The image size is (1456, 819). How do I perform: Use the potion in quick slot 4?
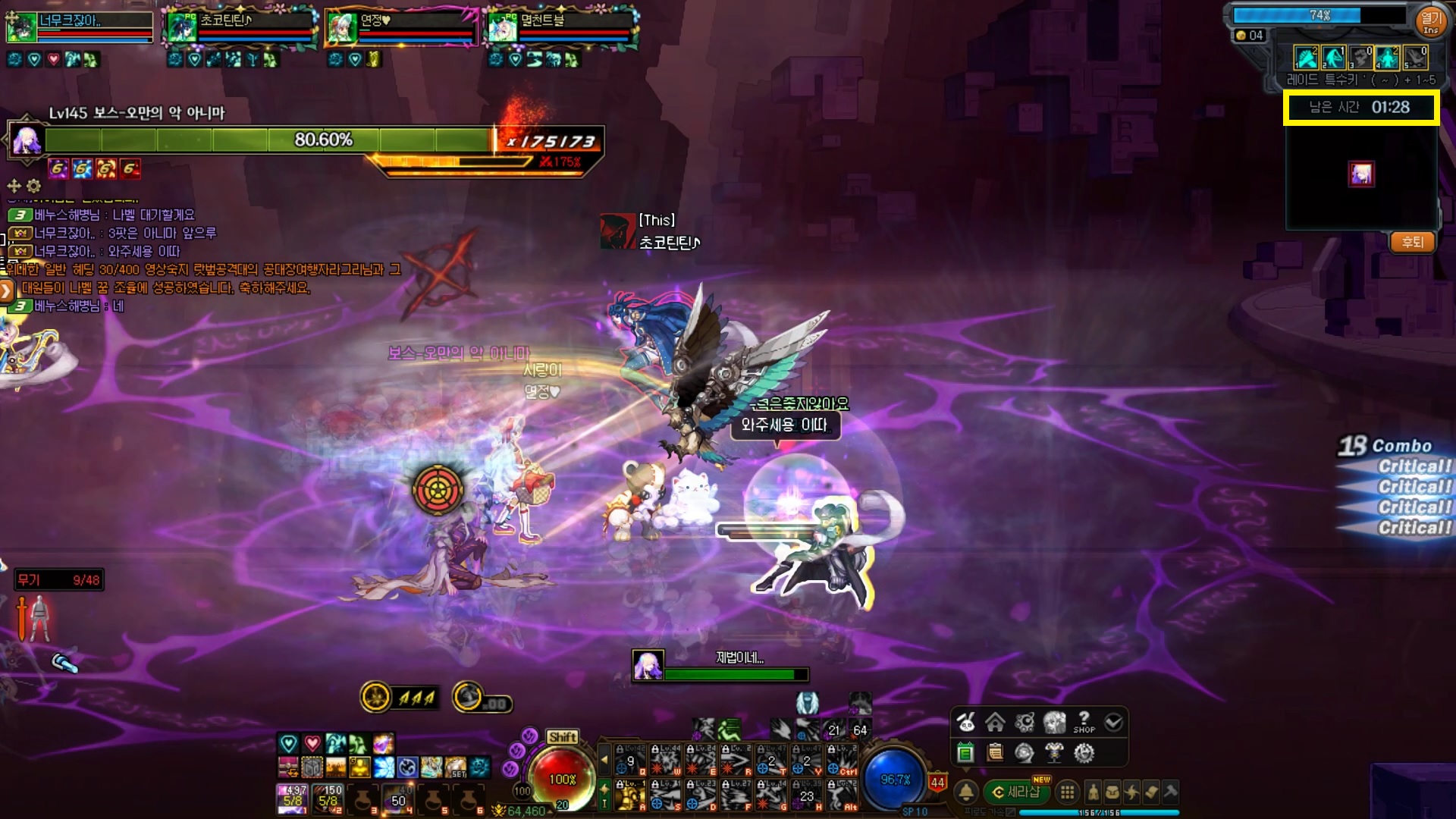click(x=398, y=799)
